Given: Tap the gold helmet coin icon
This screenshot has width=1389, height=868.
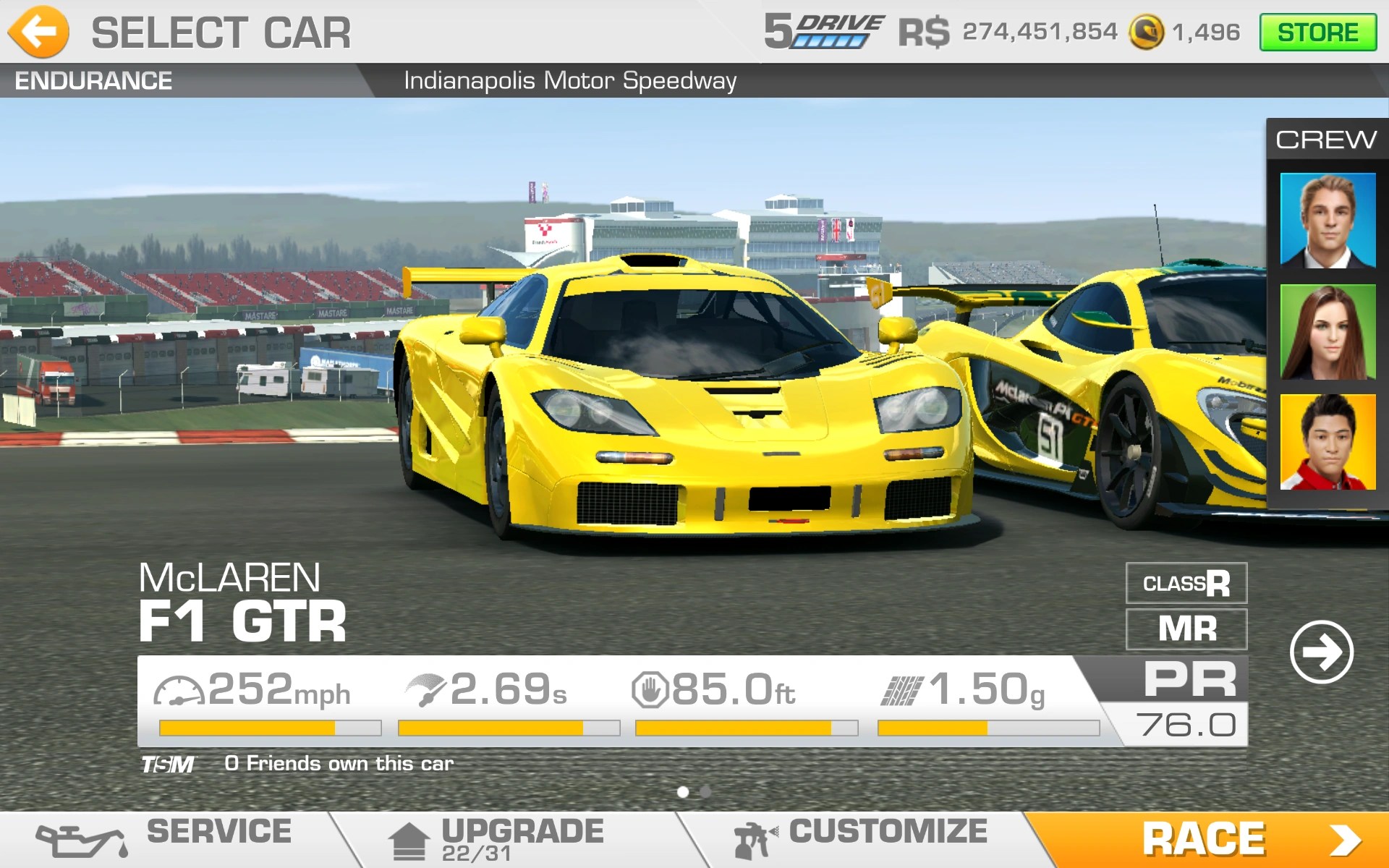Looking at the screenshot, I should point(1146,33).
